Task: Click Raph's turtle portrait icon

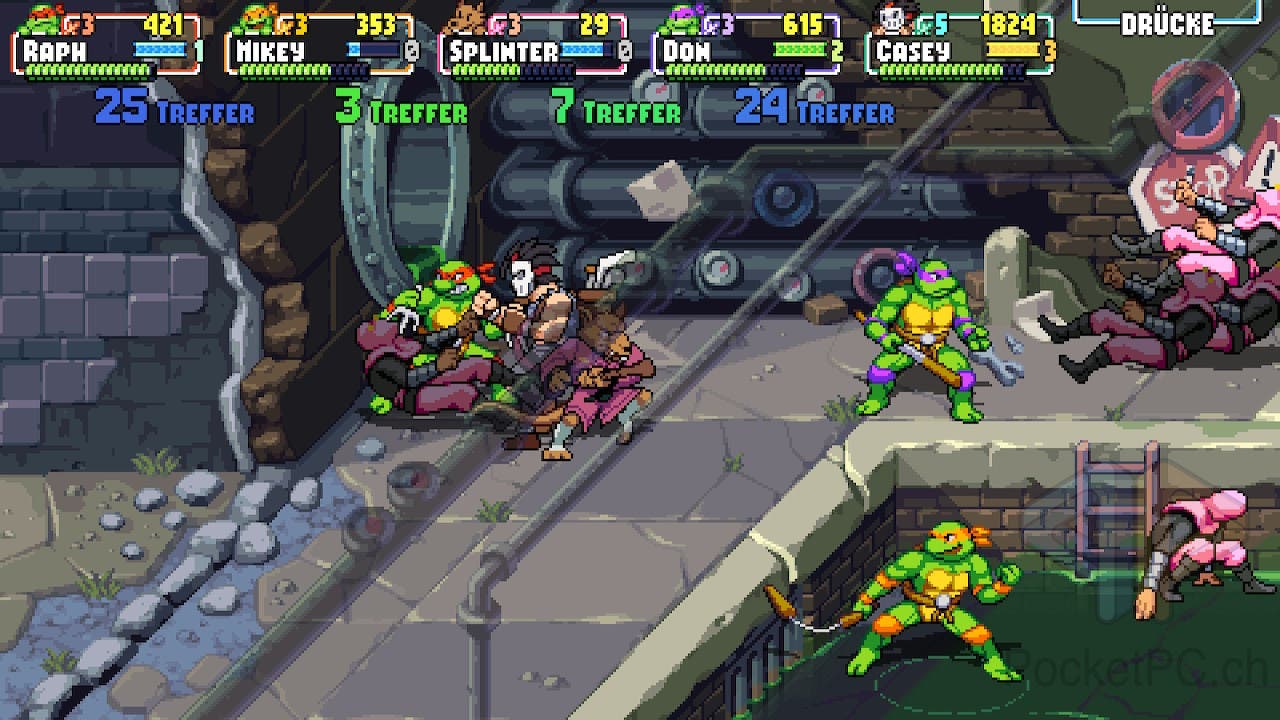Action: click(41, 18)
